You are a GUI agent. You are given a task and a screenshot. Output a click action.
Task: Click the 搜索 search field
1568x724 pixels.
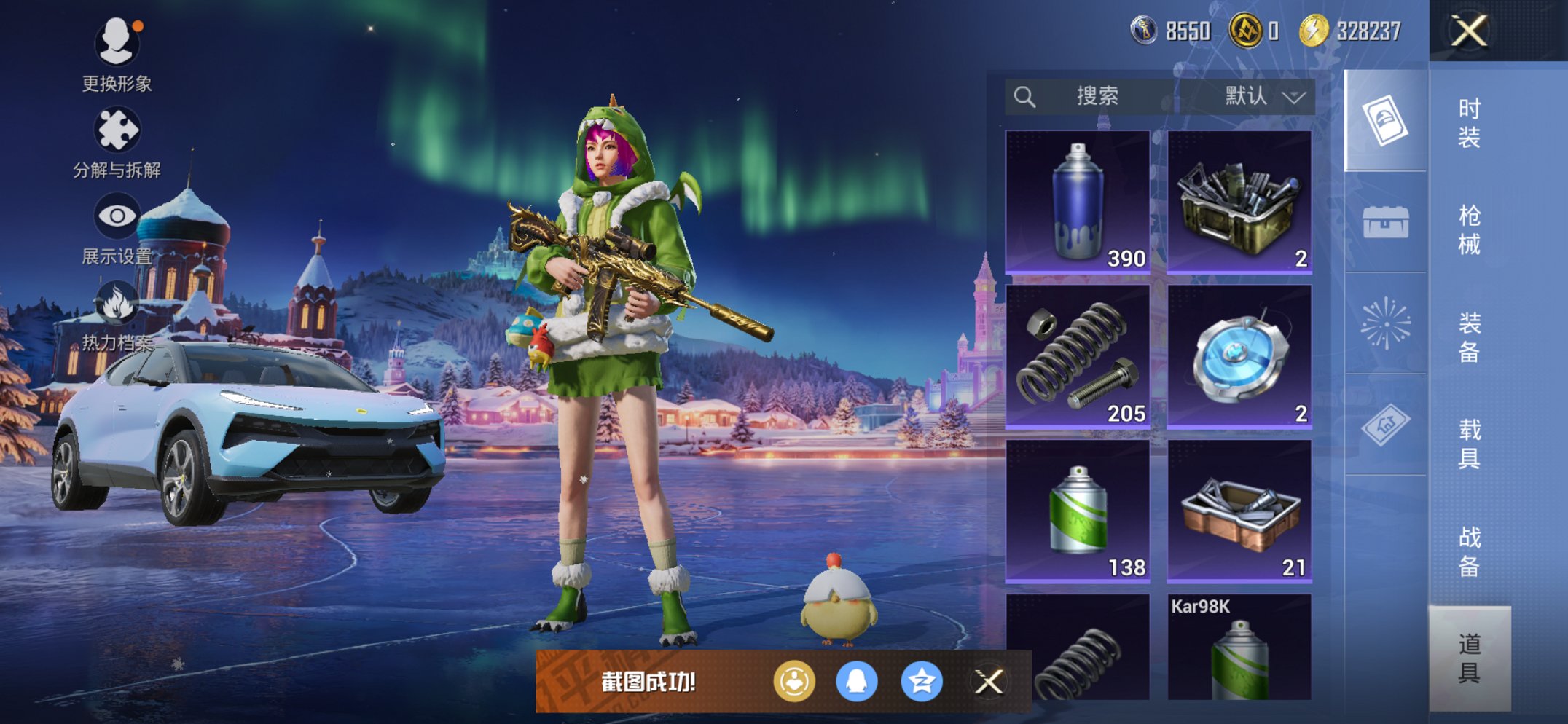[x=1093, y=96]
